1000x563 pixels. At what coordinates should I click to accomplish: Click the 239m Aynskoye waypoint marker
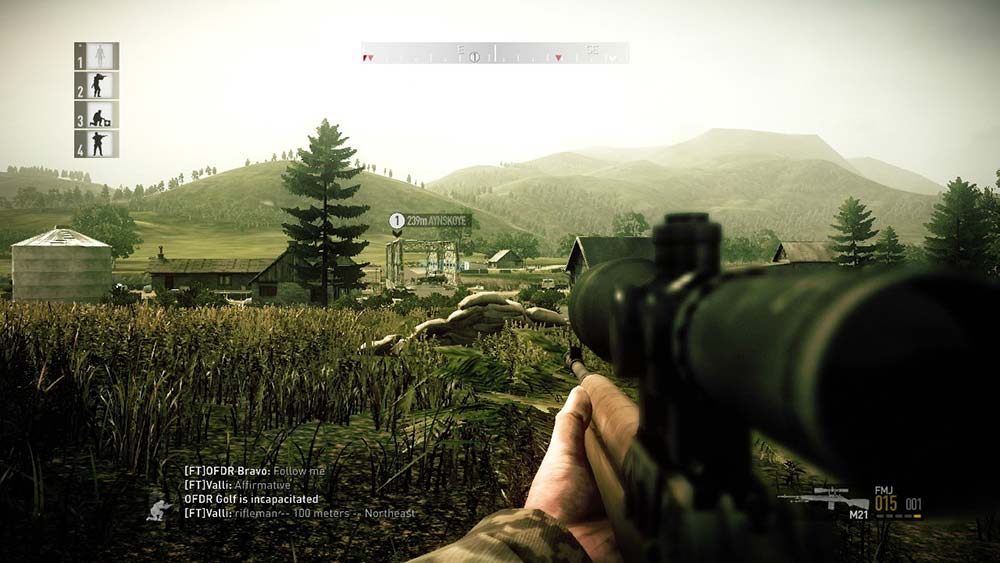coord(397,220)
